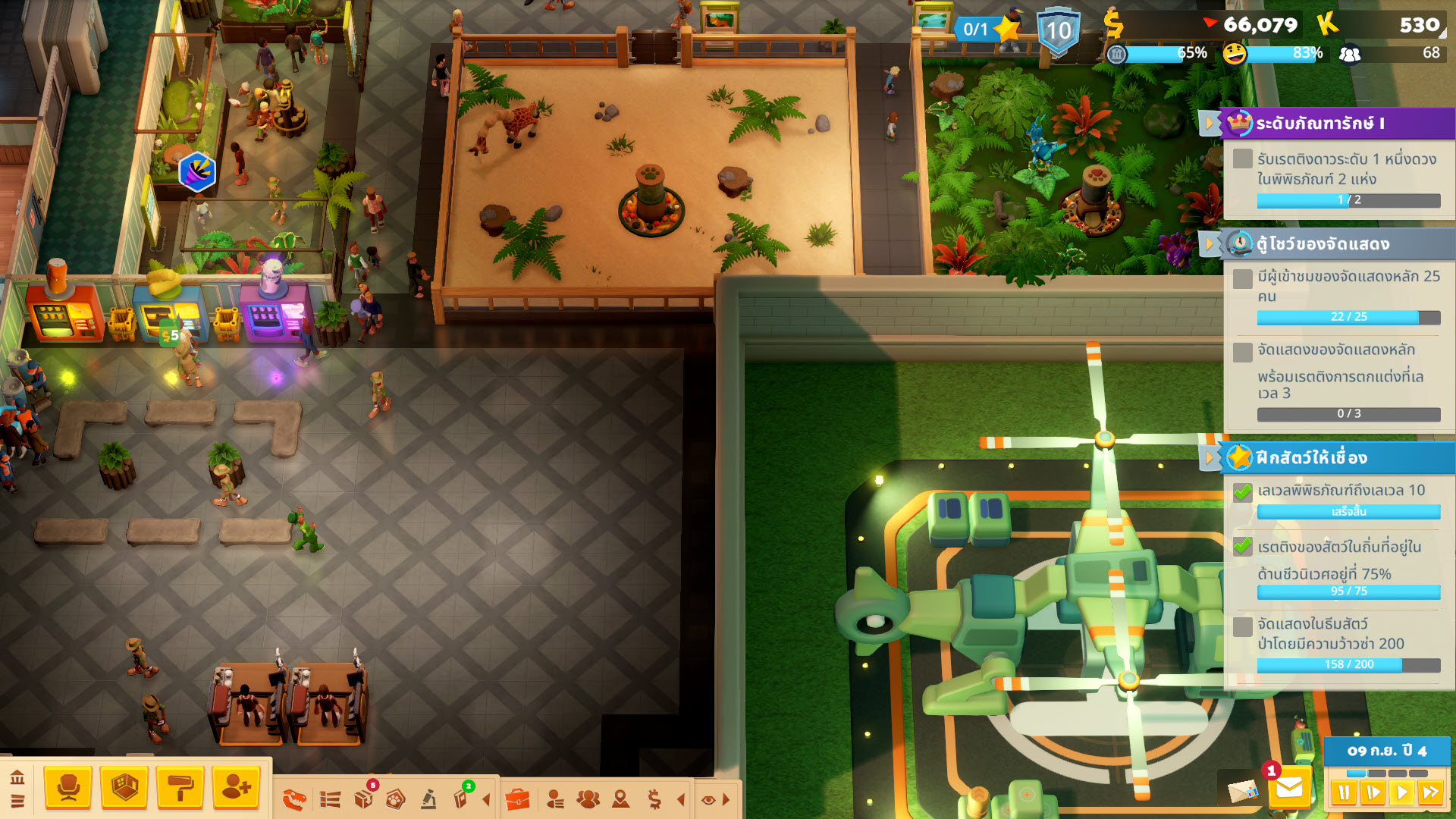
Task: Open the dollar sign finances menu
Action: [x=654, y=799]
